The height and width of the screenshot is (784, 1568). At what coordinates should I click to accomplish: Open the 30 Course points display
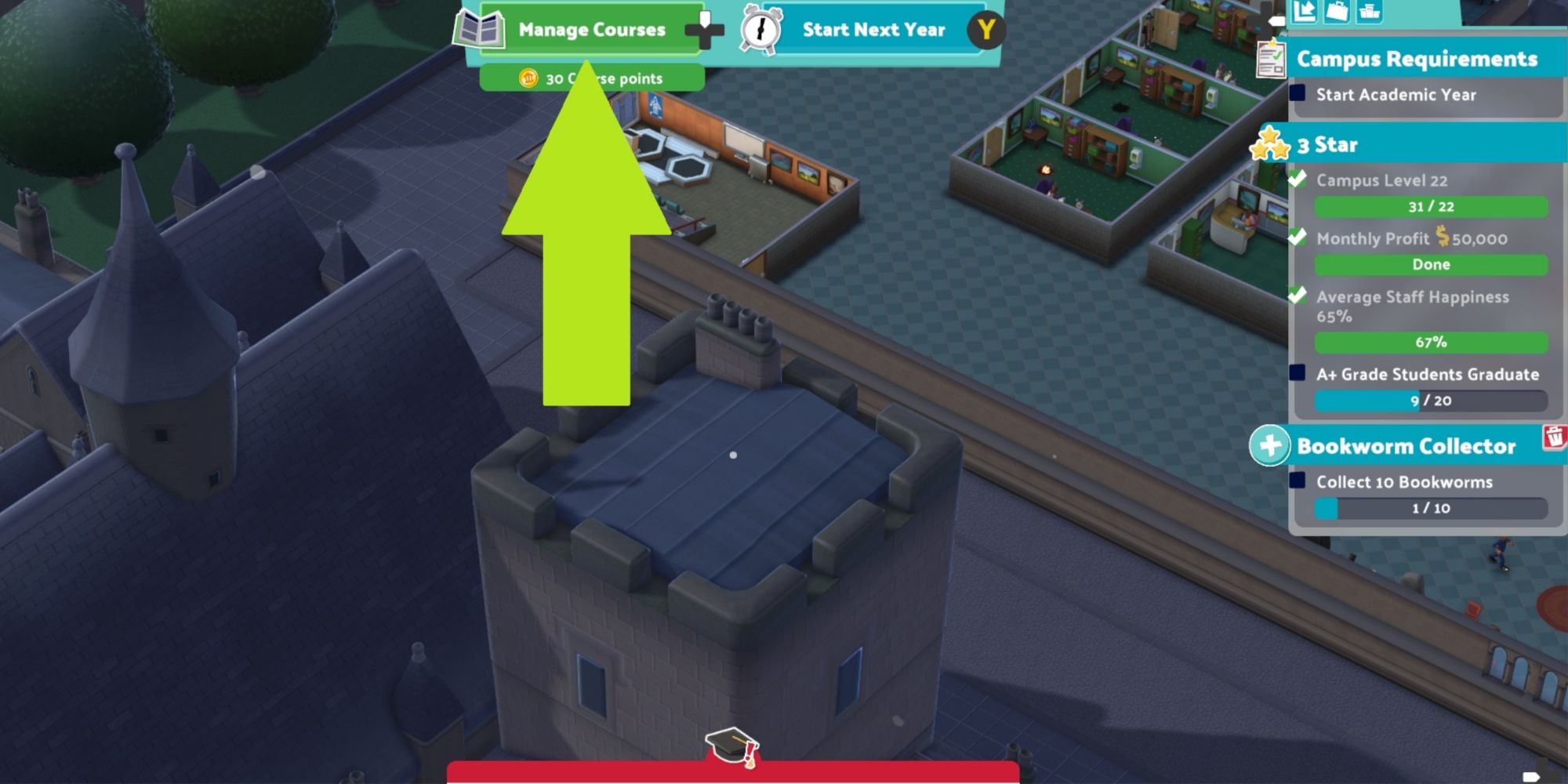tap(596, 78)
